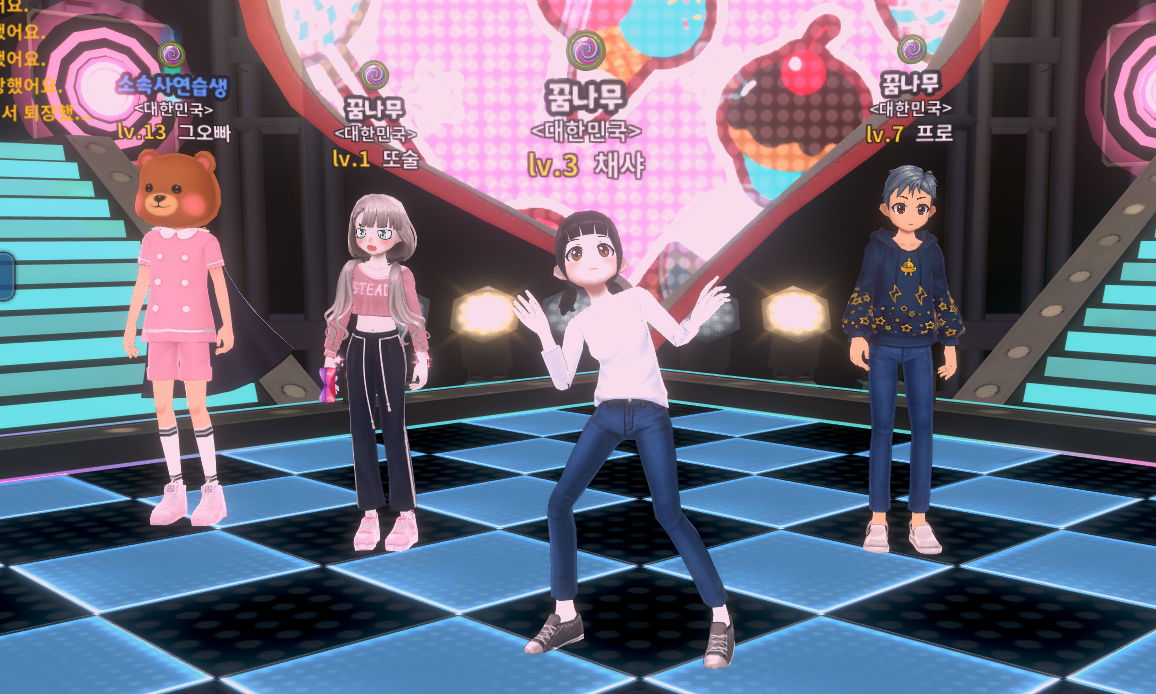Click the blue tab at the left edge
1156x694 pixels.
[5, 276]
